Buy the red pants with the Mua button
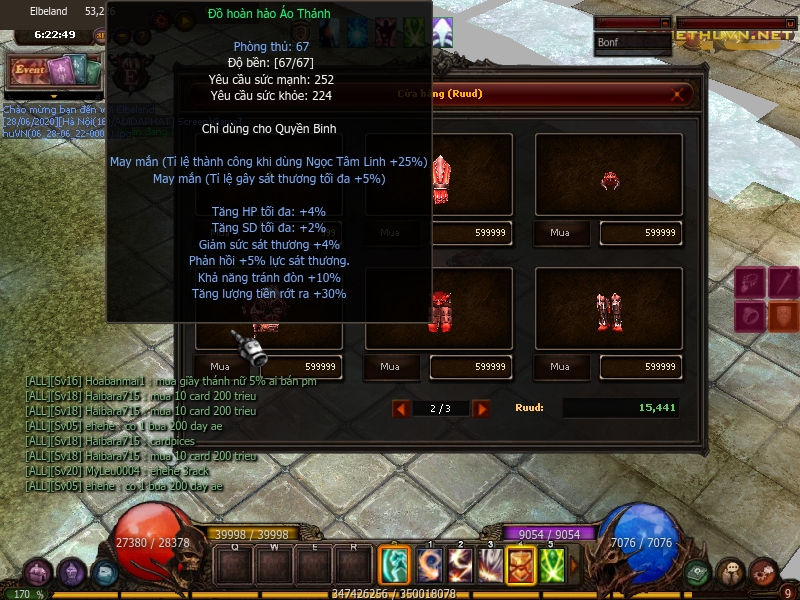The width and height of the screenshot is (800, 600). (390, 366)
